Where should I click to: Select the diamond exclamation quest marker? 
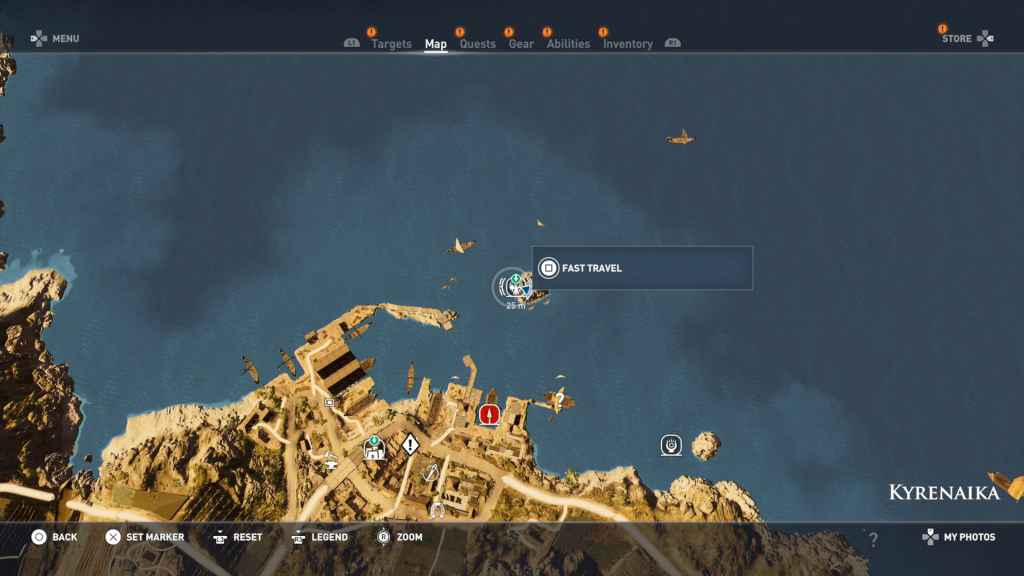(410, 444)
